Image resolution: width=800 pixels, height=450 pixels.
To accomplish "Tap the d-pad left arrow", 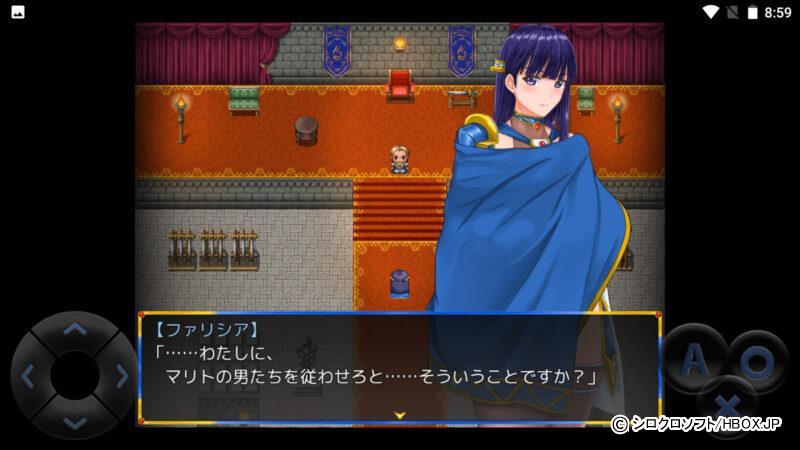I will tap(28, 376).
